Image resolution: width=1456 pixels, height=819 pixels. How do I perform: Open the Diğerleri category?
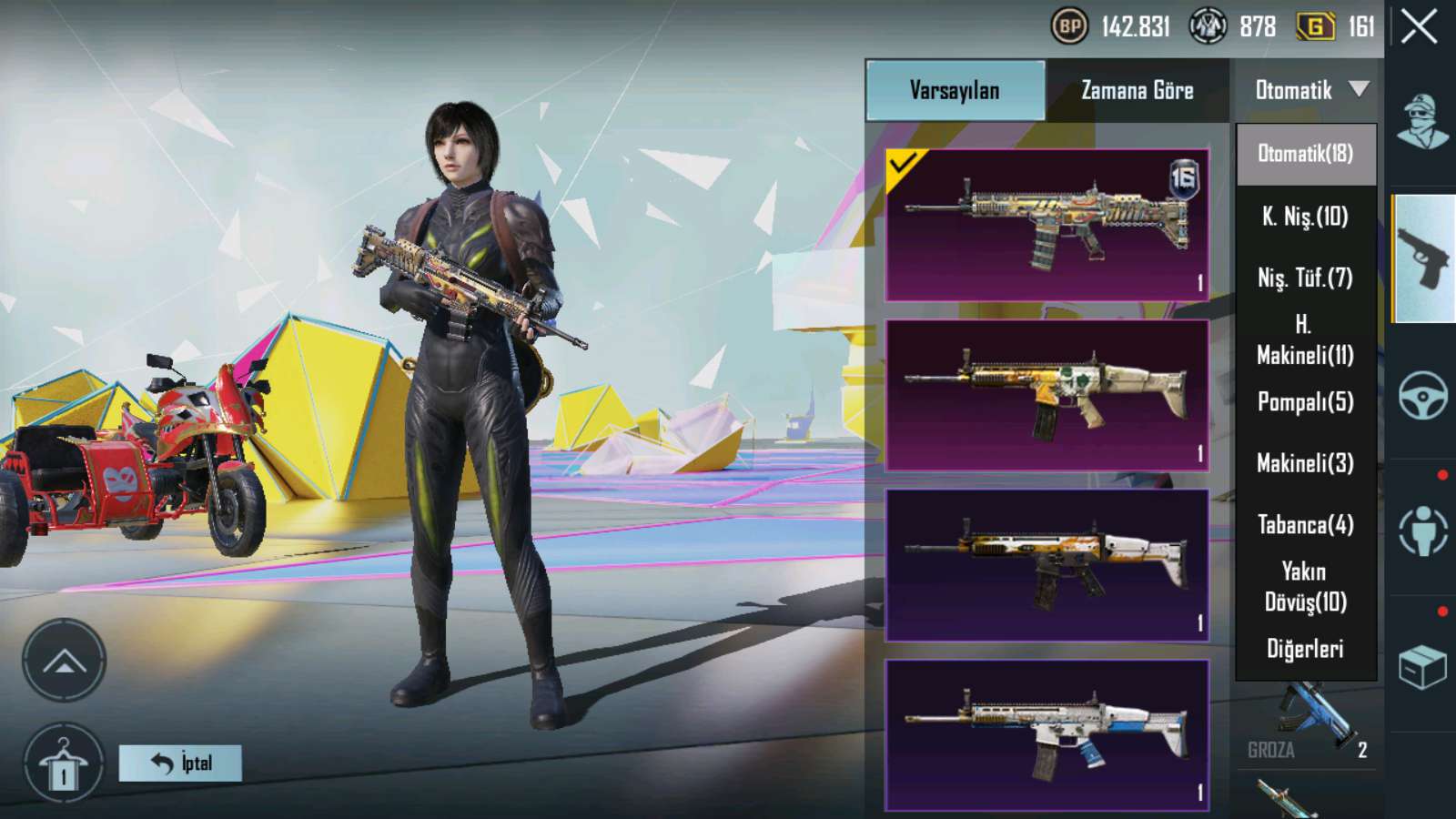tap(1305, 649)
